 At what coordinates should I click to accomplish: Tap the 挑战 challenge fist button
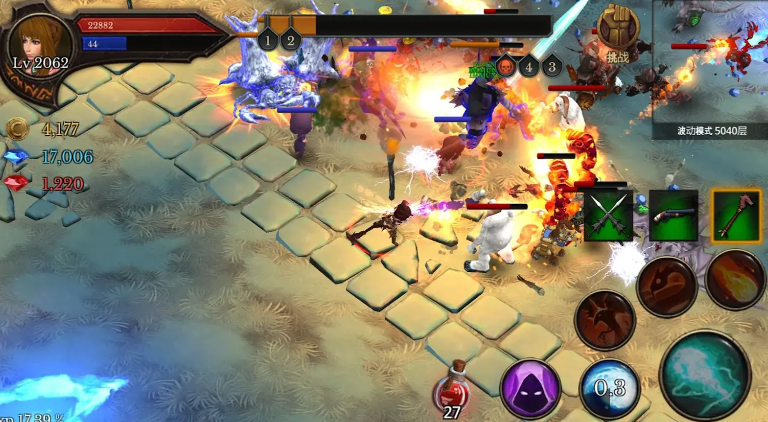[617, 33]
